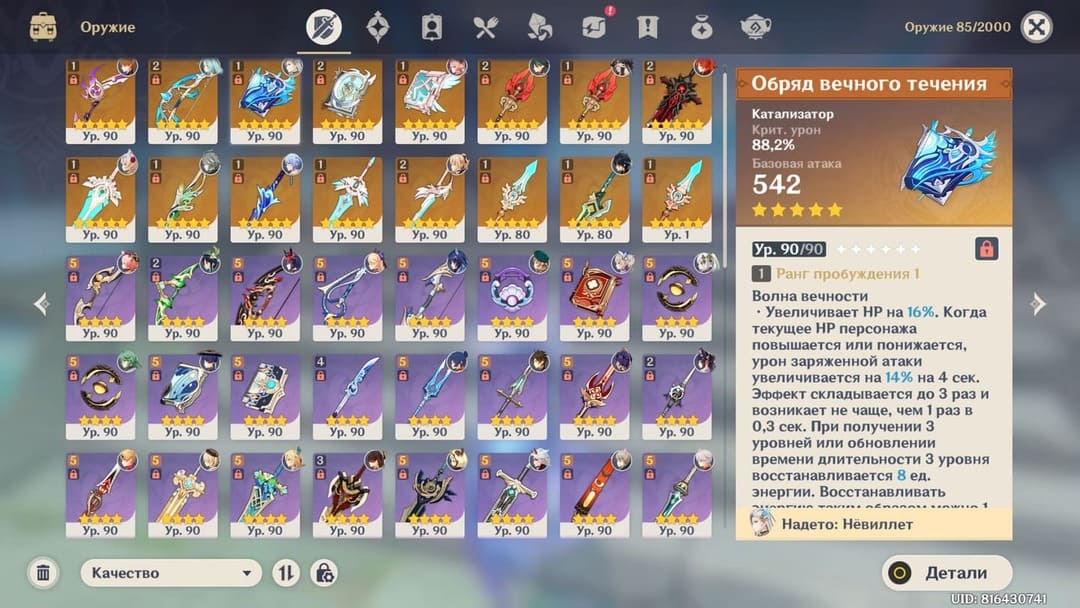
Task: Activate the padlock batch-lock button beside sorting
Action: [x=324, y=573]
